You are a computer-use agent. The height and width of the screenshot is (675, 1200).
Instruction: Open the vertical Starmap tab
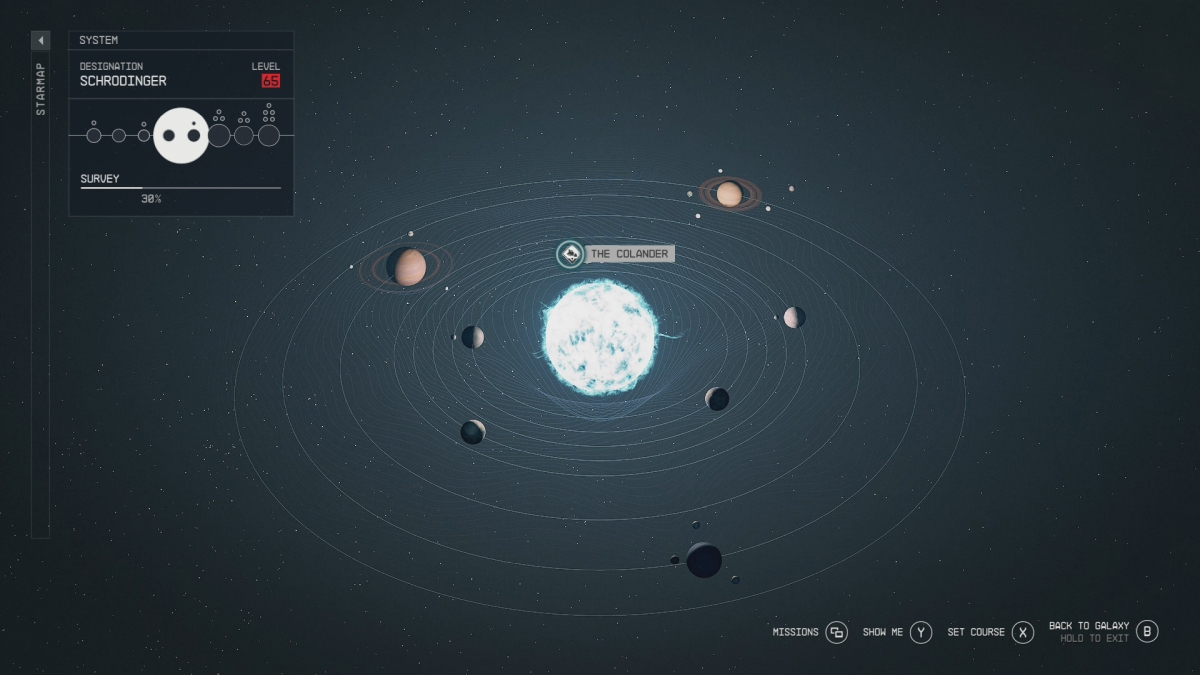tap(41, 90)
